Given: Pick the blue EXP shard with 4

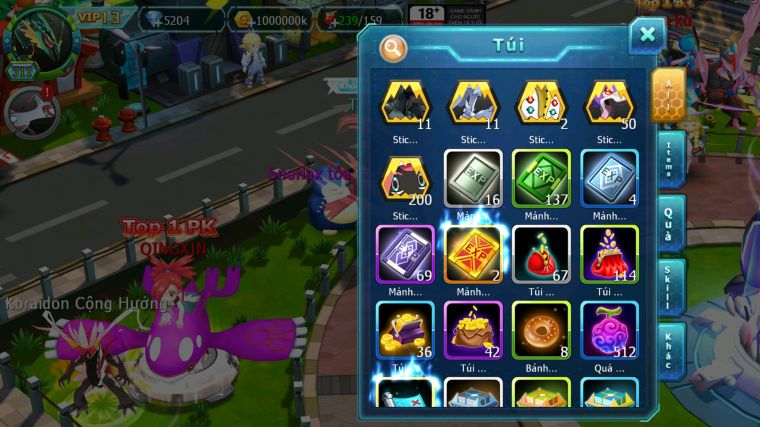Looking at the screenshot, I should point(609,178).
